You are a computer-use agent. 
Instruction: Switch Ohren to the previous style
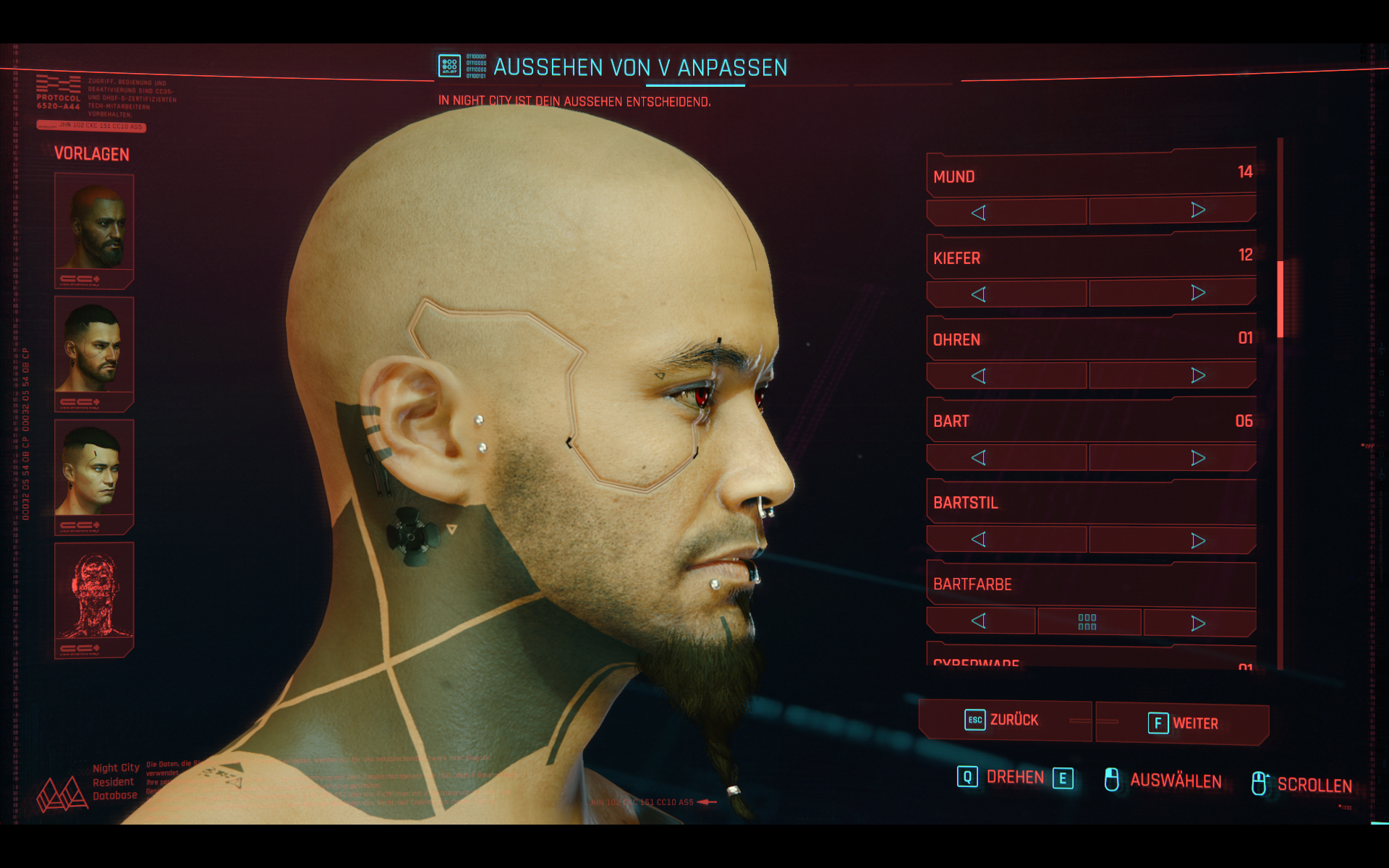(979, 376)
